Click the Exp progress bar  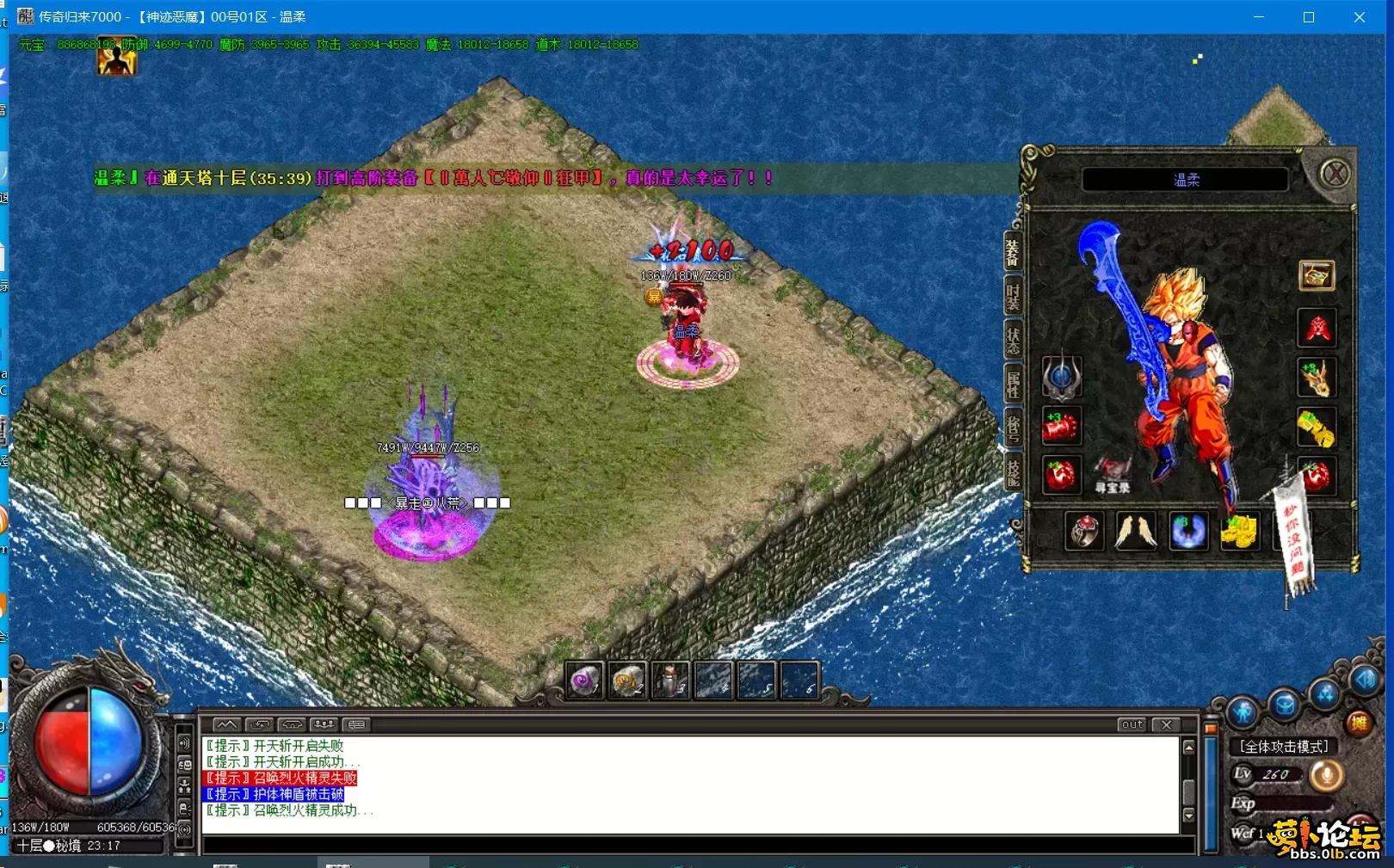[x=1295, y=803]
